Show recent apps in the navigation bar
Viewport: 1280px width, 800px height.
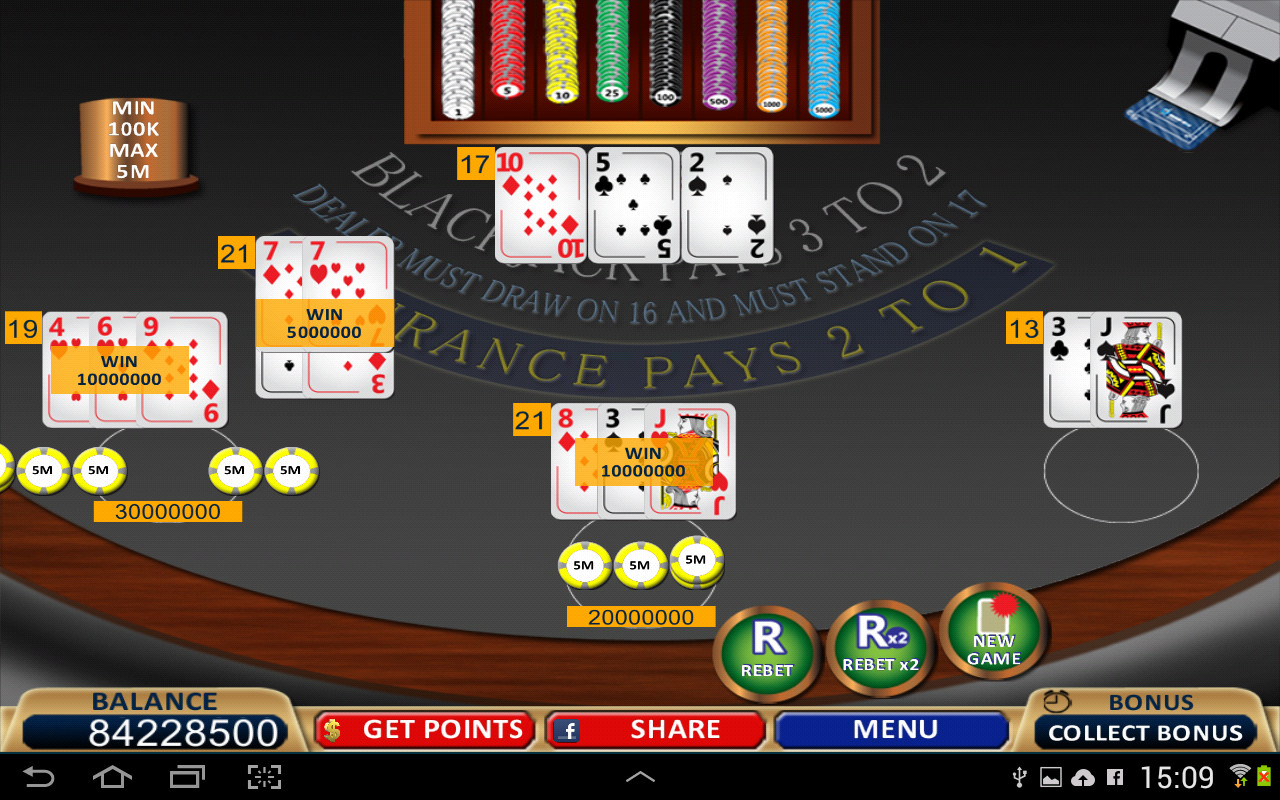click(187, 777)
